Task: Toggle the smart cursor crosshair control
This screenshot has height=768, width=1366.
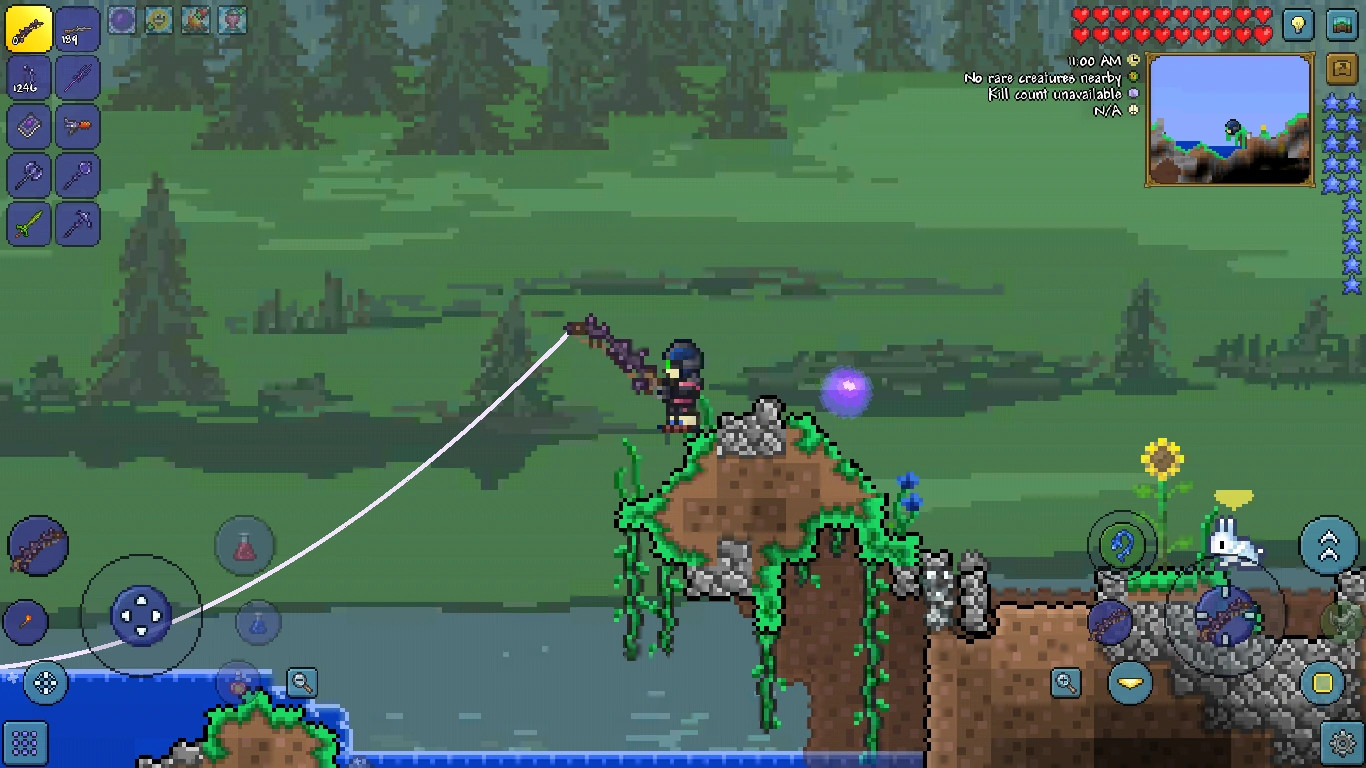Action: coord(44,681)
